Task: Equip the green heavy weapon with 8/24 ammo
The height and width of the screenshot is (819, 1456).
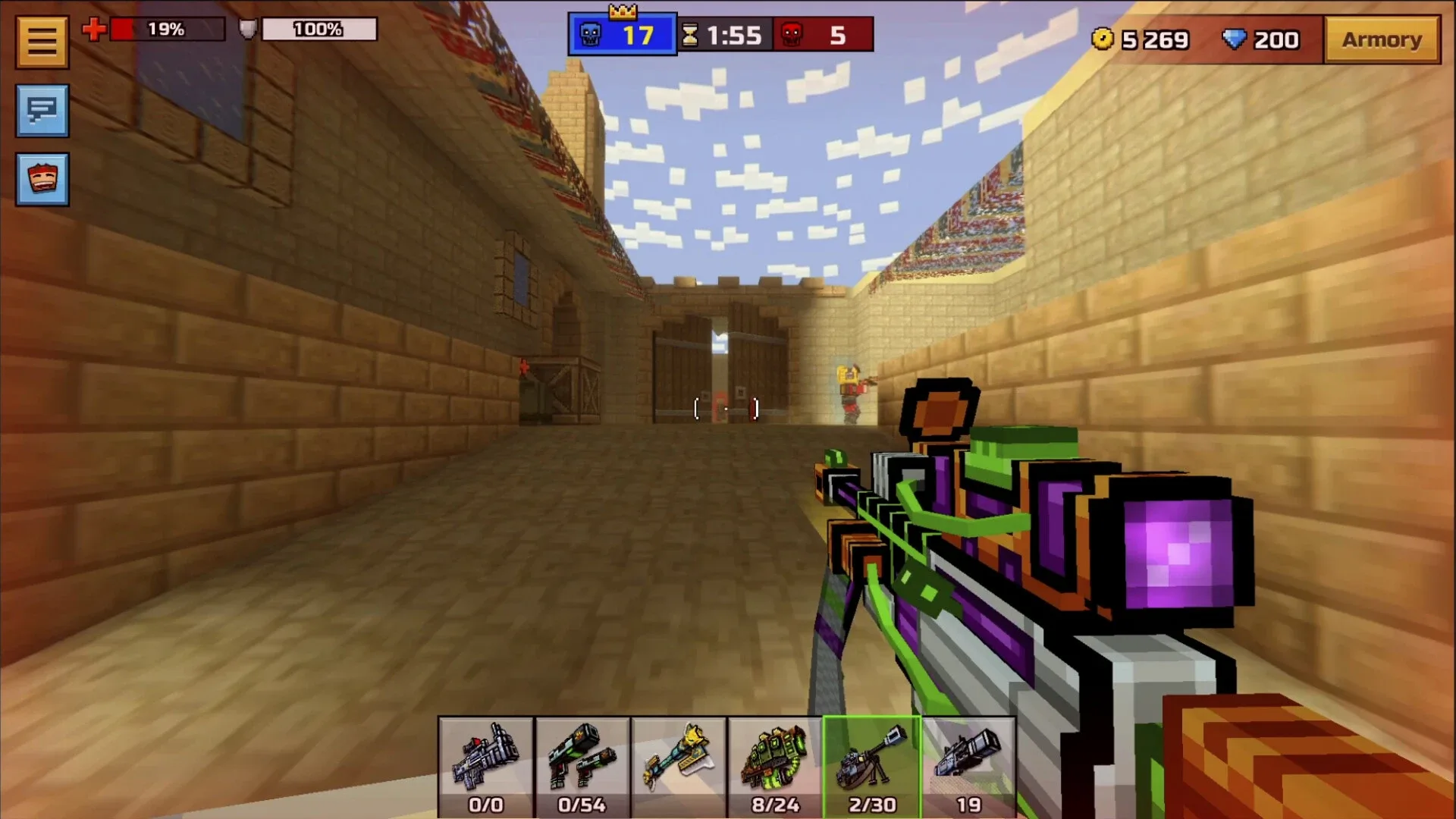Action: [776, 758]
